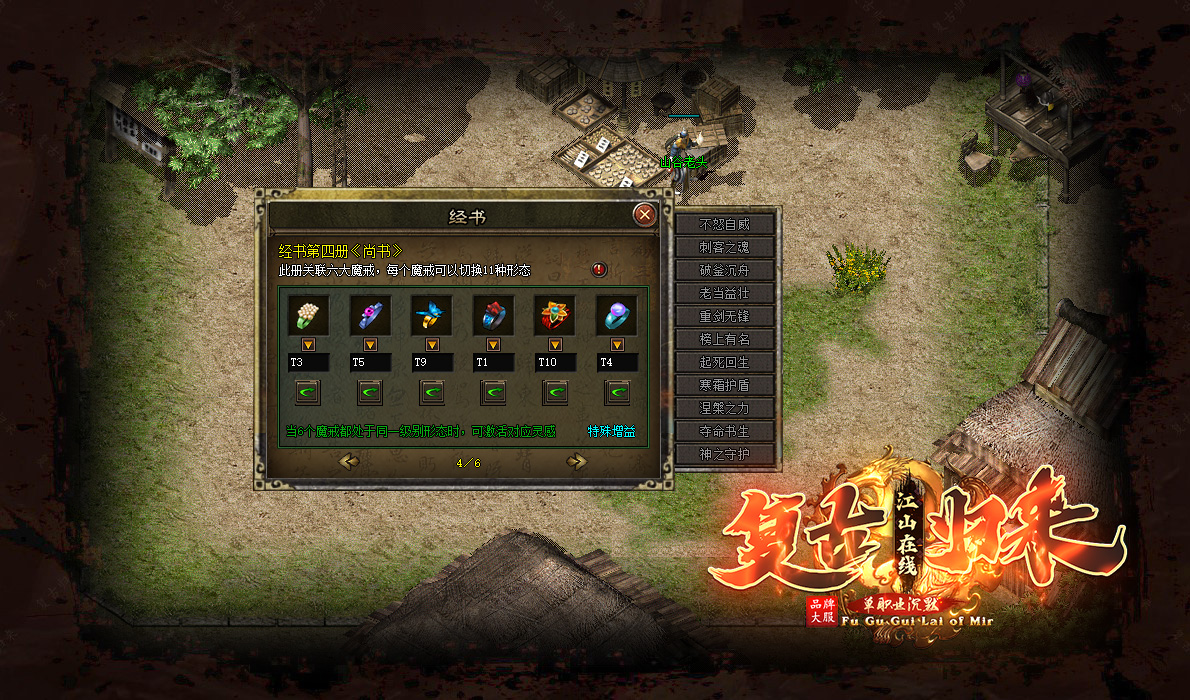Select 刺客之魂 from the side list

point(724,247)
